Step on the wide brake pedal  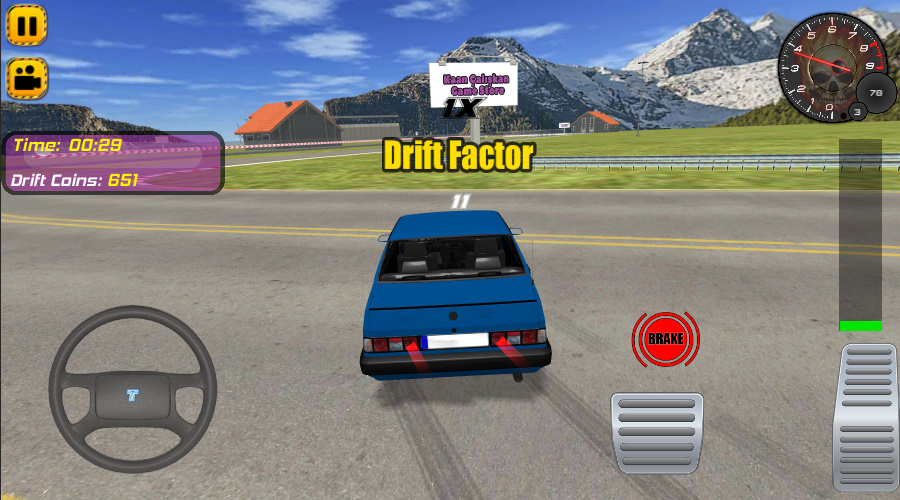657,432
